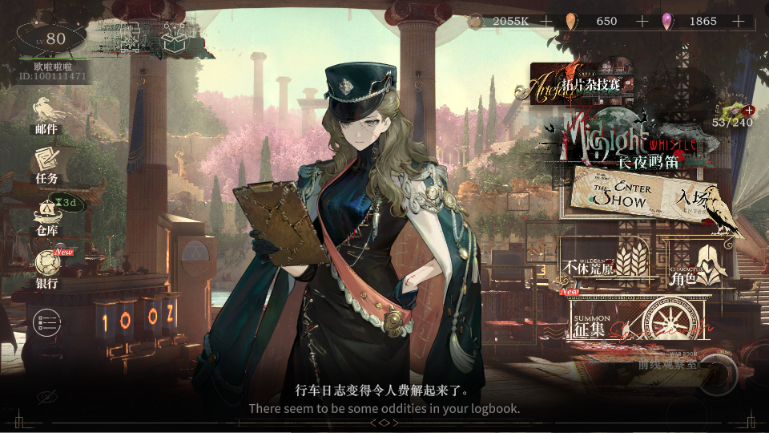Replenish activity with the 53/240 plus icon
The image size is (769, 433).
[x=745, y=111]
